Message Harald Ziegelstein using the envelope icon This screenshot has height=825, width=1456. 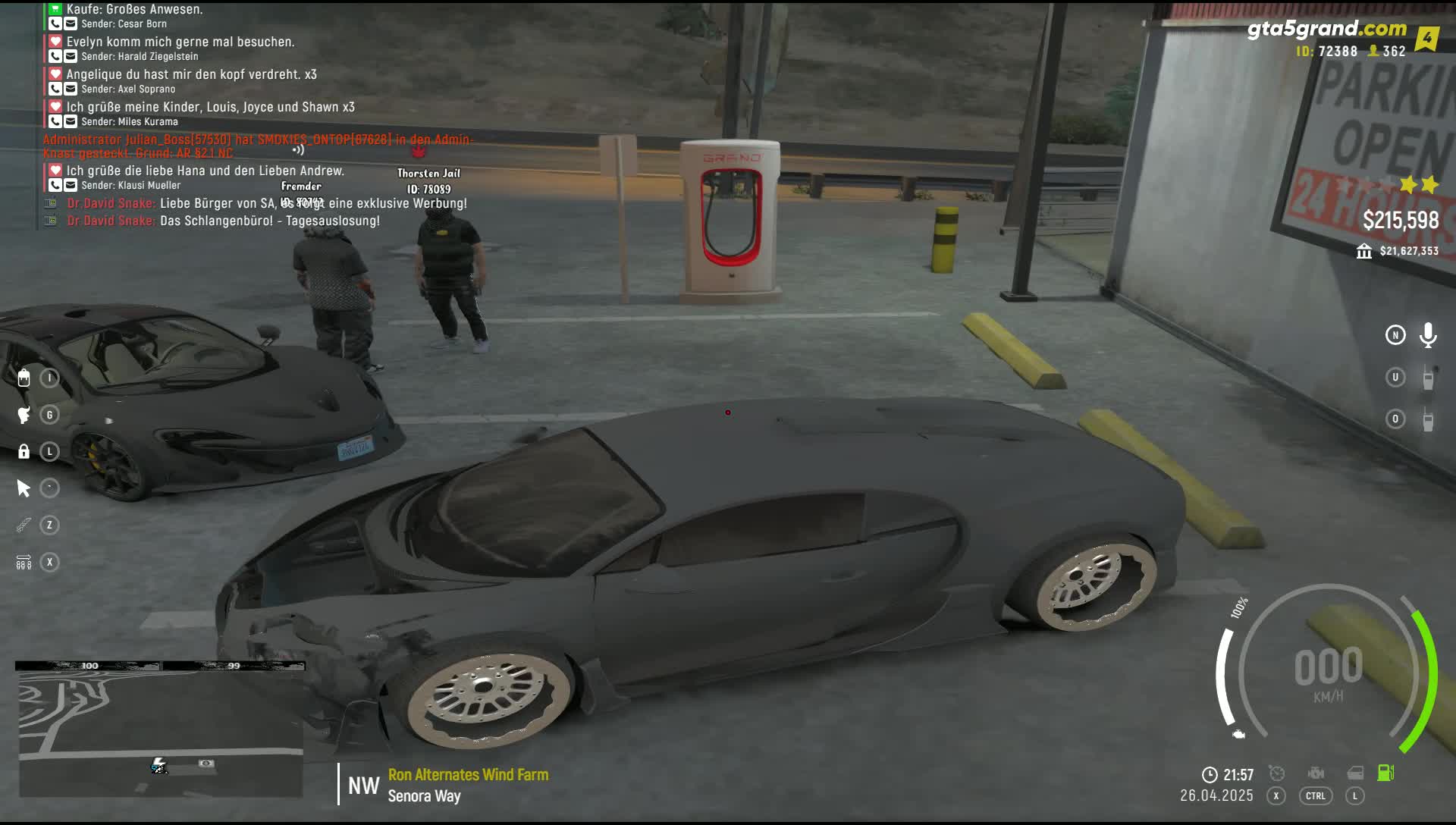tap(71, 56)
